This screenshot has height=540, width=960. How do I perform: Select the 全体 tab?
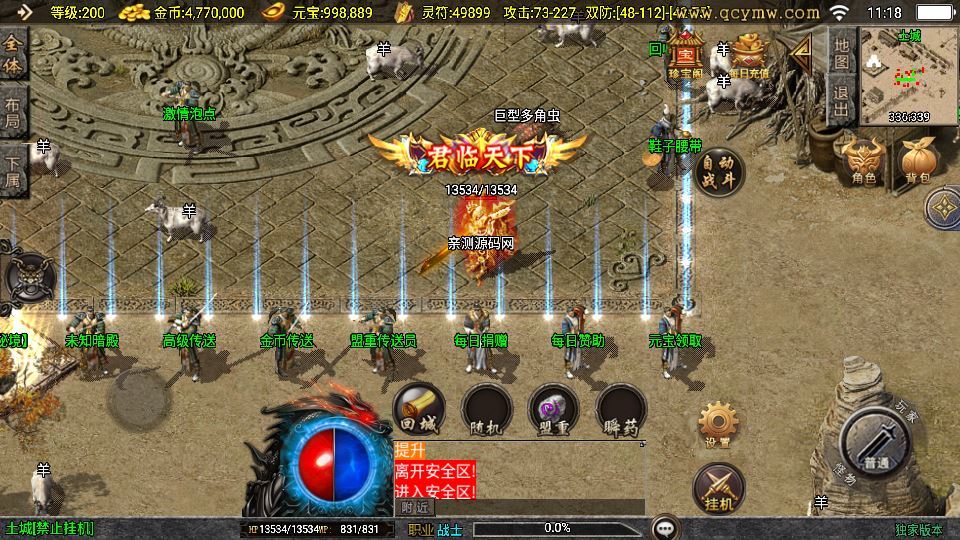coord(13,58)
